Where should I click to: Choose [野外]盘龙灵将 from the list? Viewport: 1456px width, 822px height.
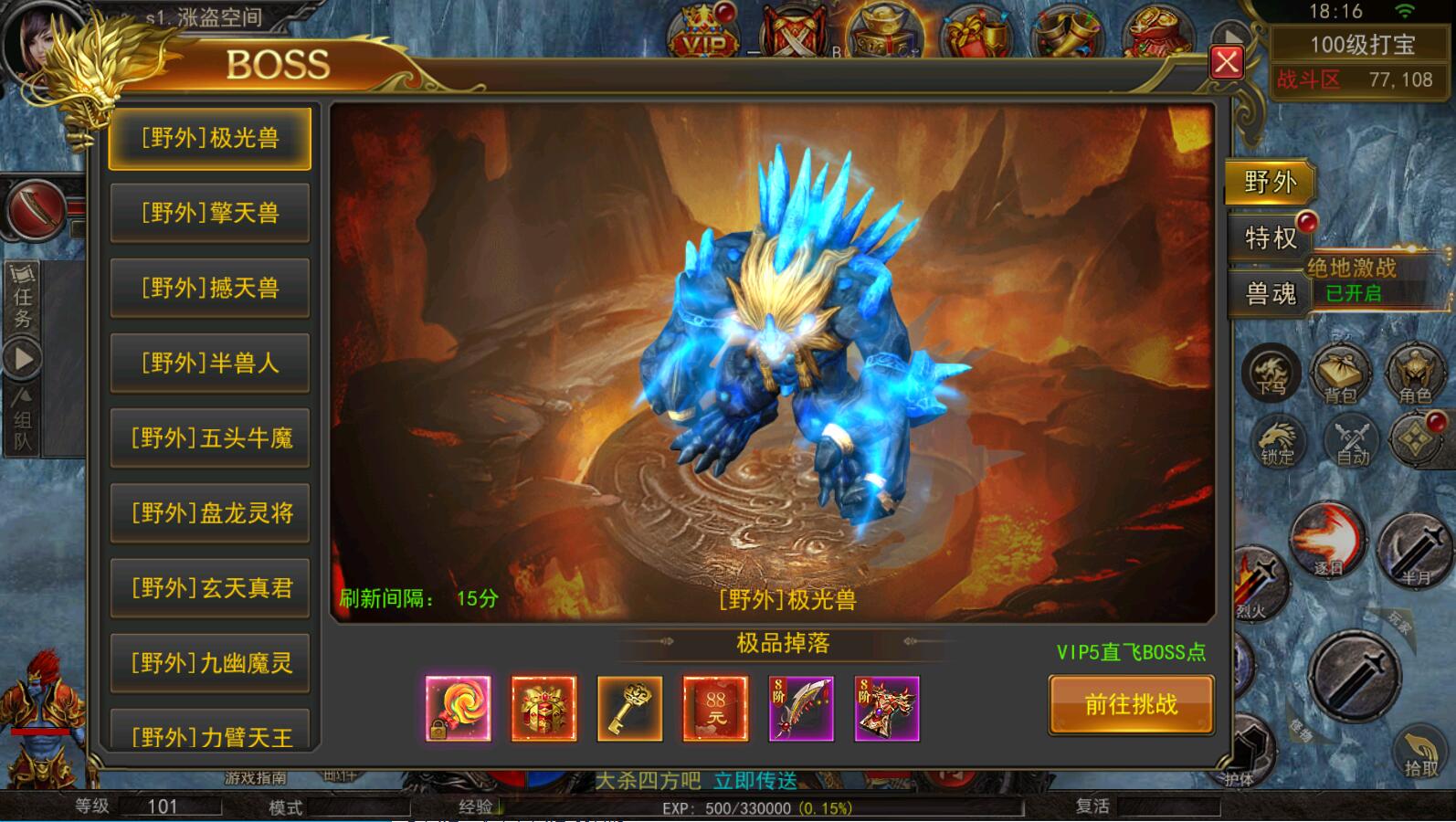point(210,513)
